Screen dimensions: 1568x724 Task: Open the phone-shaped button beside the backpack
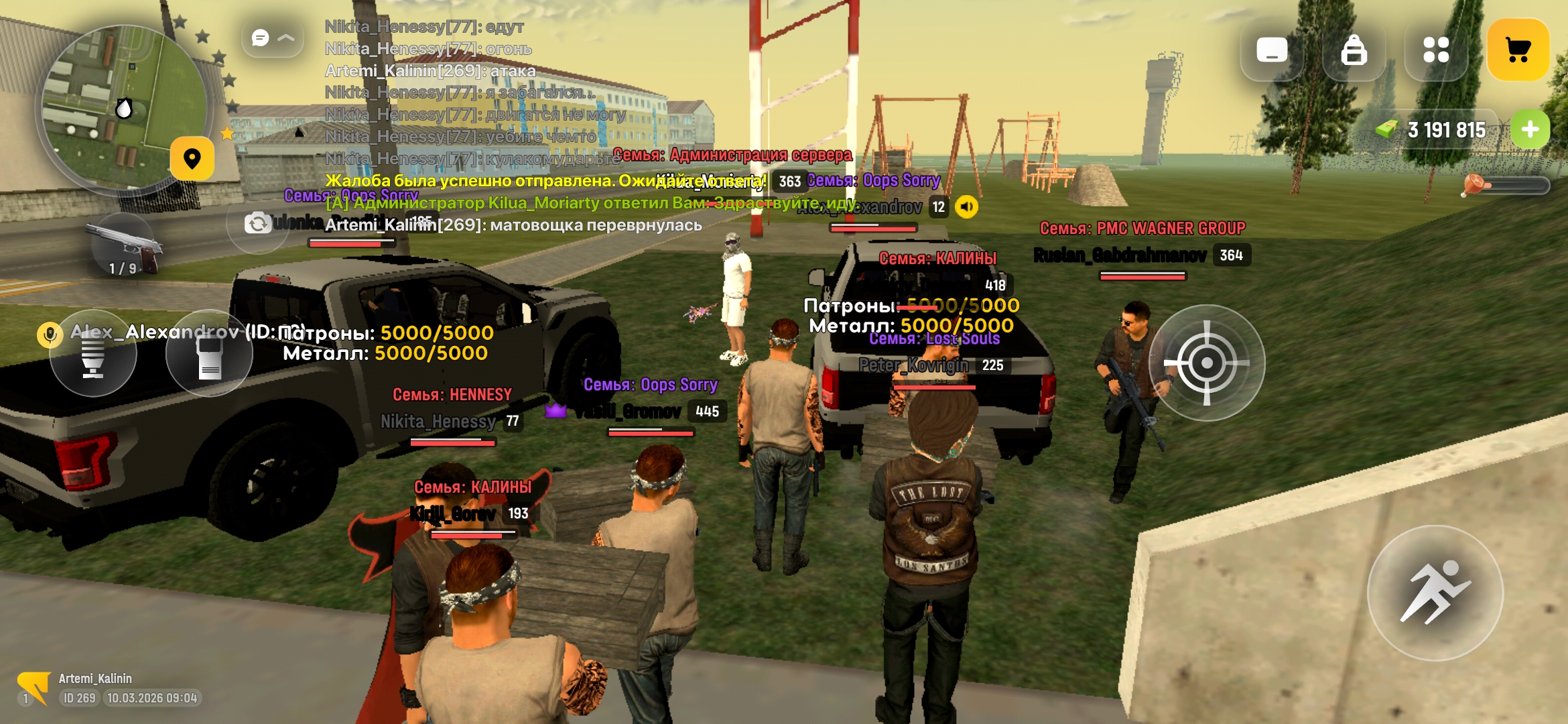click(1271, 50)
